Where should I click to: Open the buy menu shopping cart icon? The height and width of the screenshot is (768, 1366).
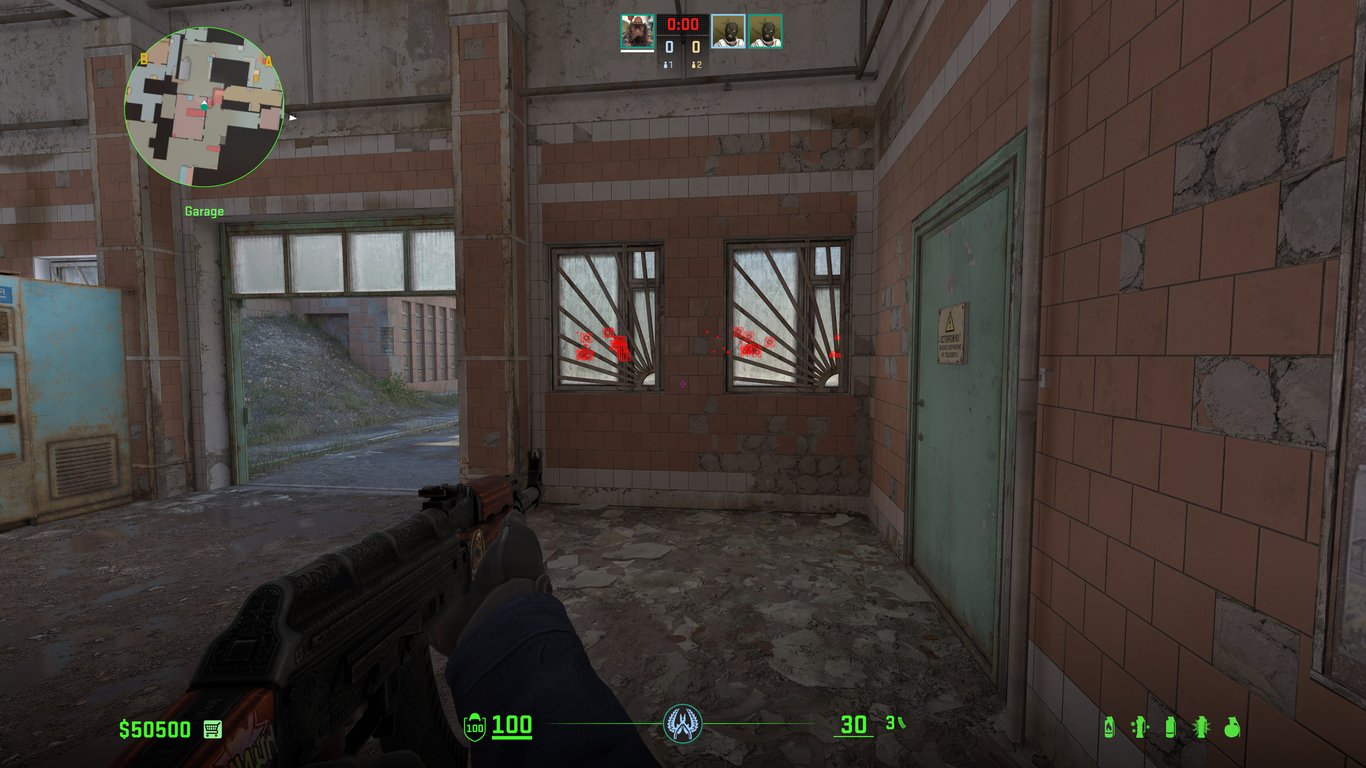(x=212, y=729)
